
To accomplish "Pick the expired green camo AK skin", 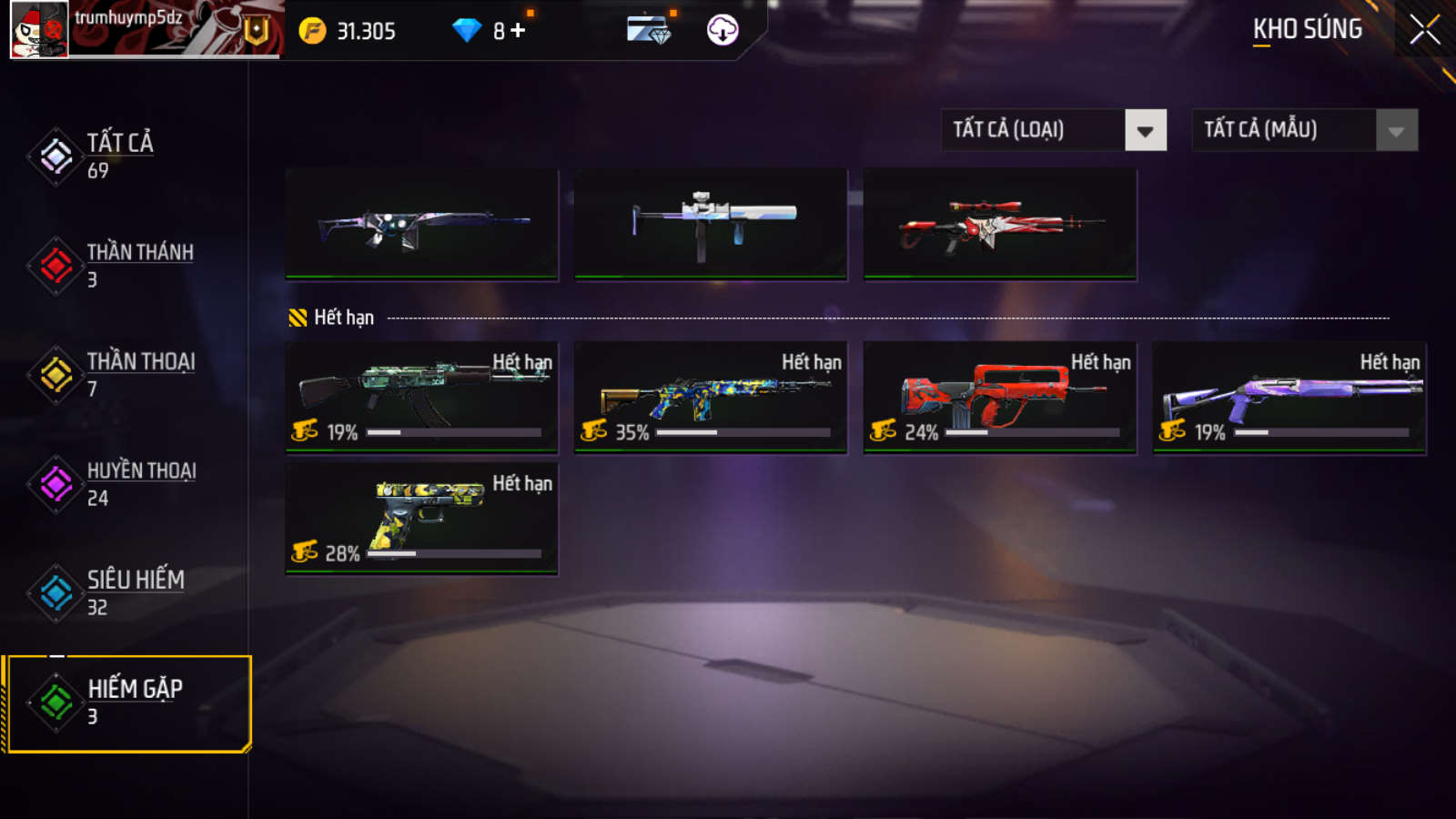I will coord(421,397).
